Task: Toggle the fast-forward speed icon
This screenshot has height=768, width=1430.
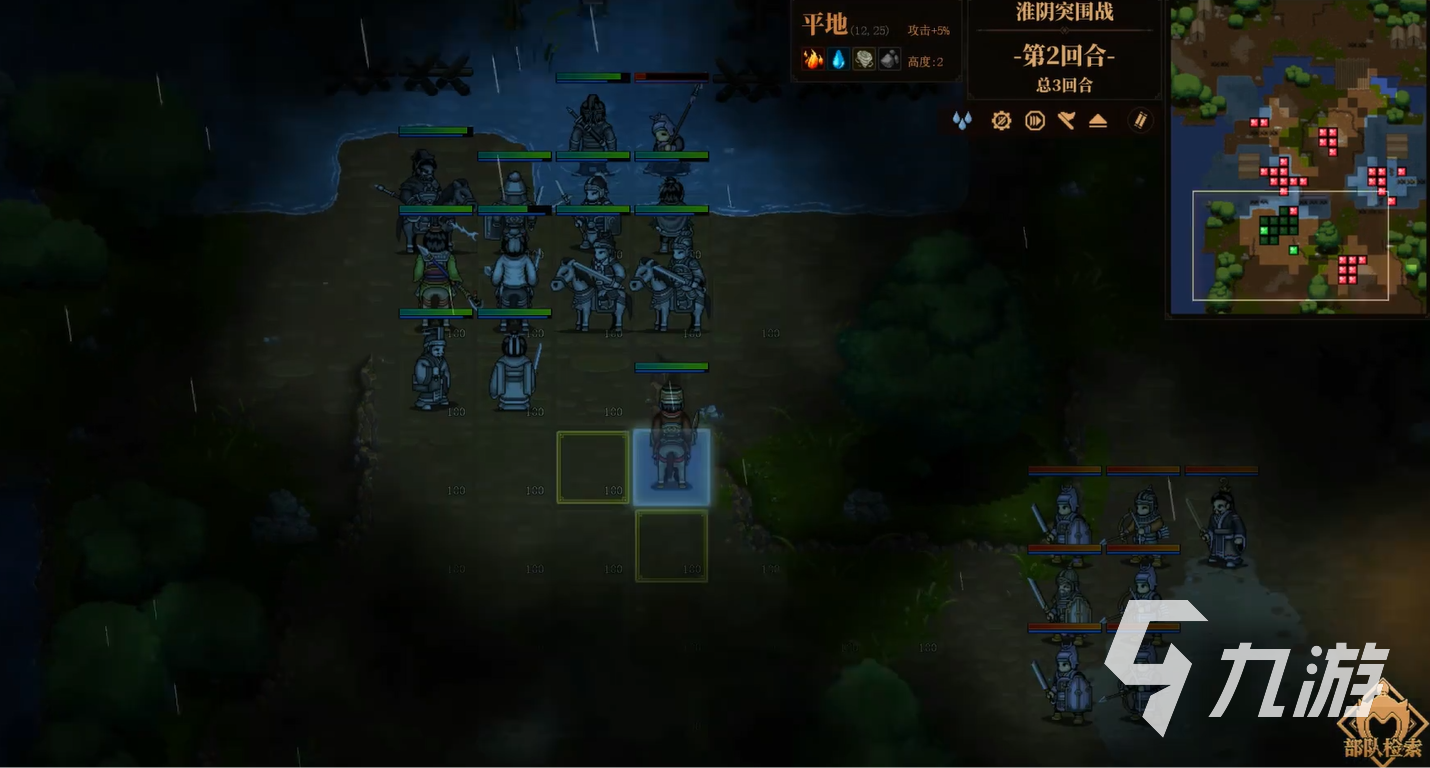Action: tap(1034, 121)
